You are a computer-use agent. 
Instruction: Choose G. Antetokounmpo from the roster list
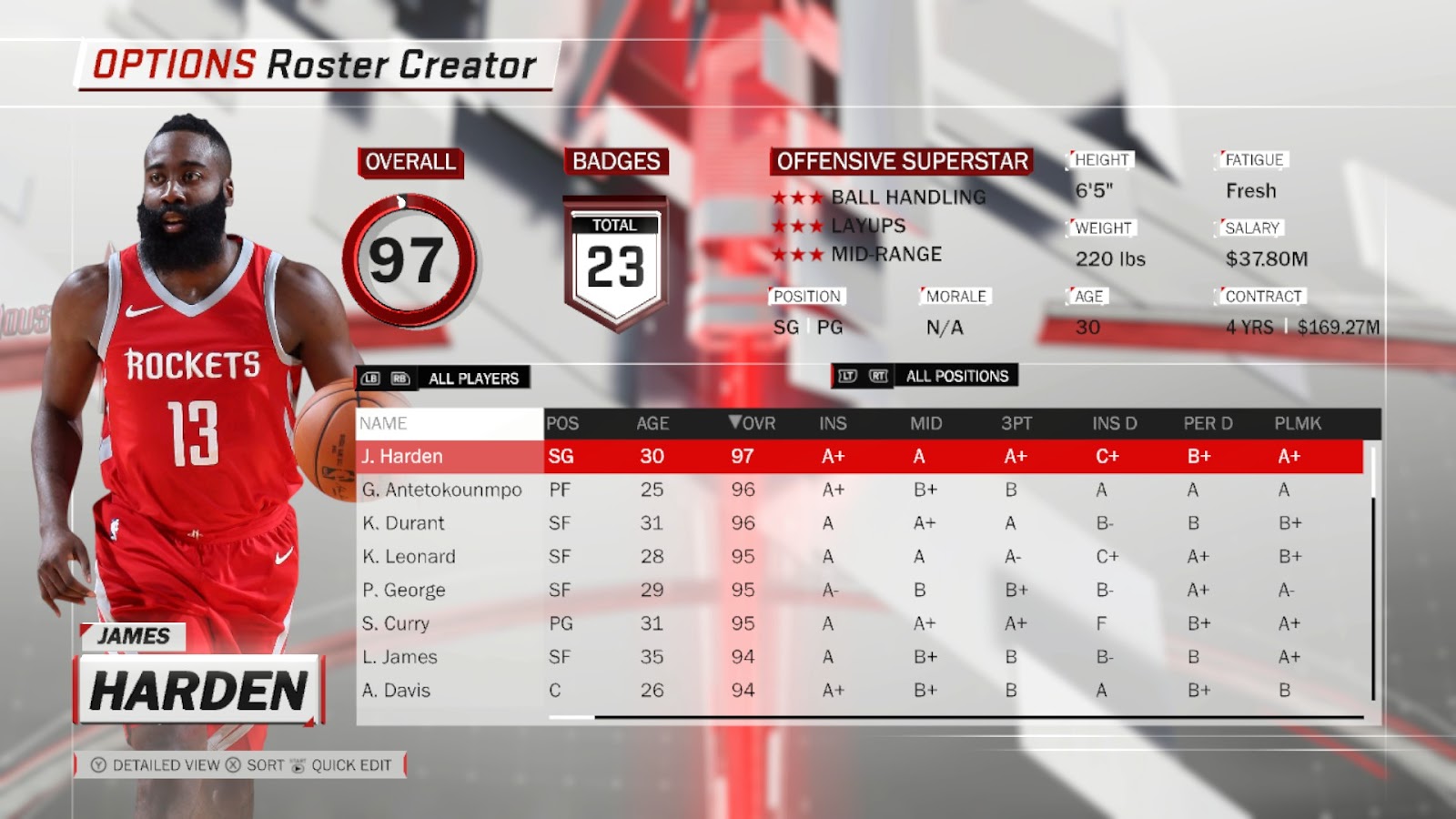[x=441, y=490]
